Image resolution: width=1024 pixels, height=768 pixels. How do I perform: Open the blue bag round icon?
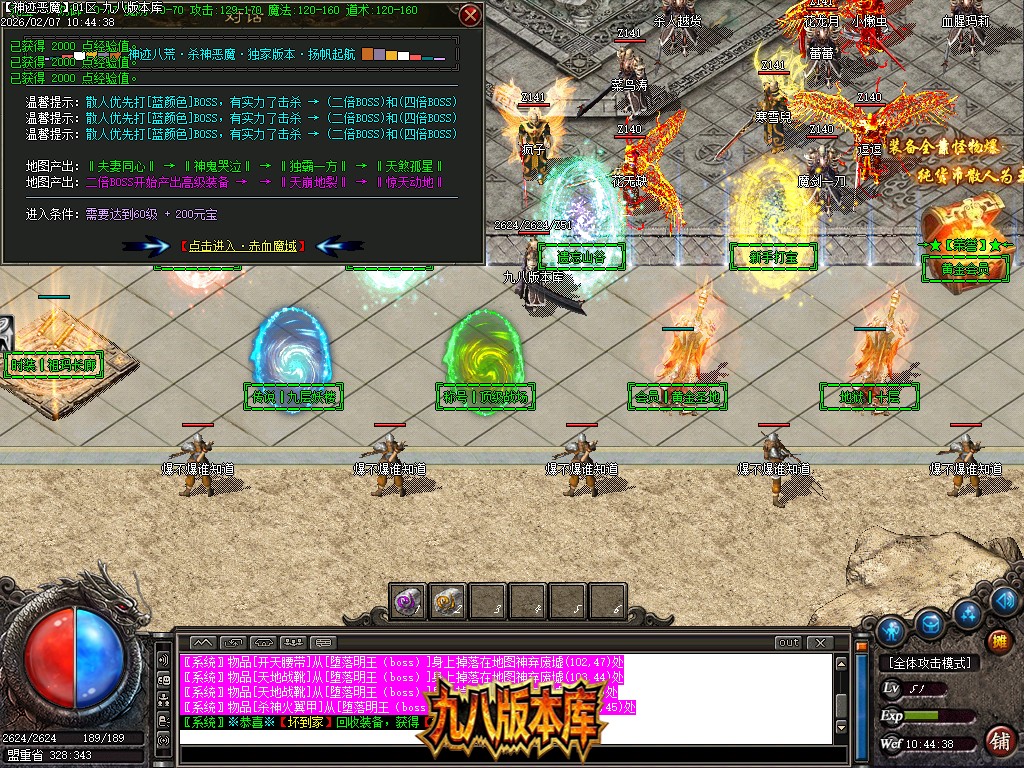(931, 622)
